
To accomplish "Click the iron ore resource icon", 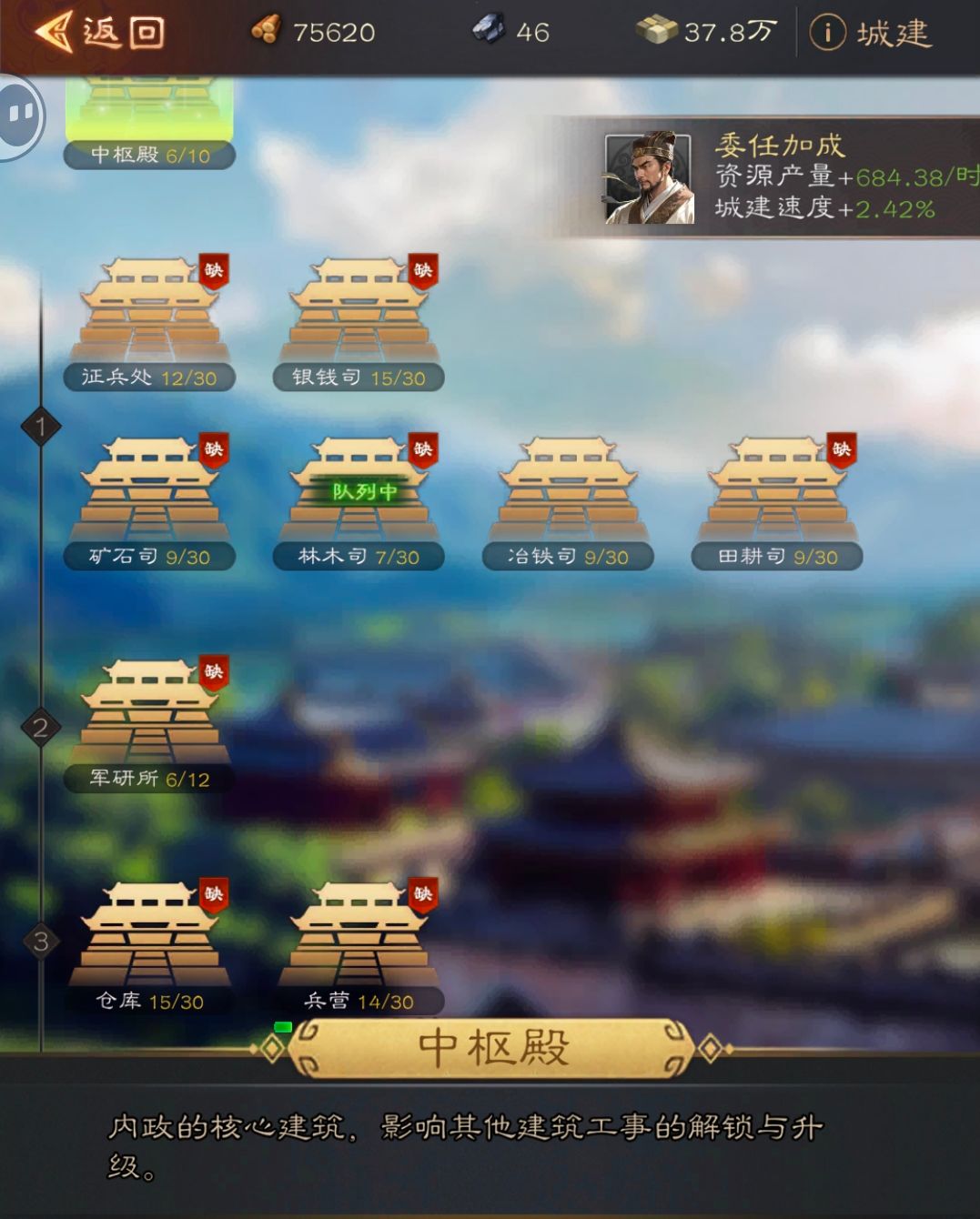I will [489, 31].
